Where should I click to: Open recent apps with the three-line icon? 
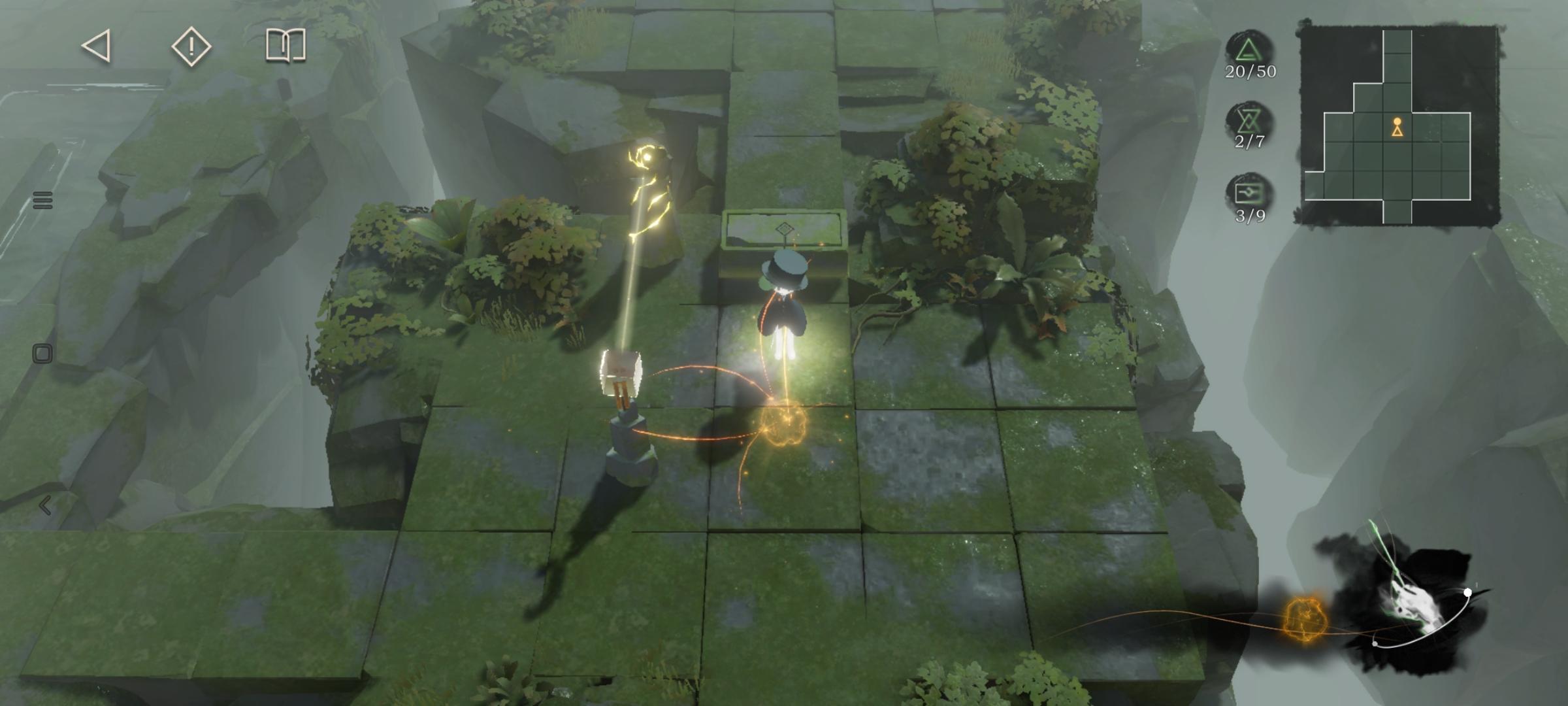pyautogui.click(x=42, y=200)
